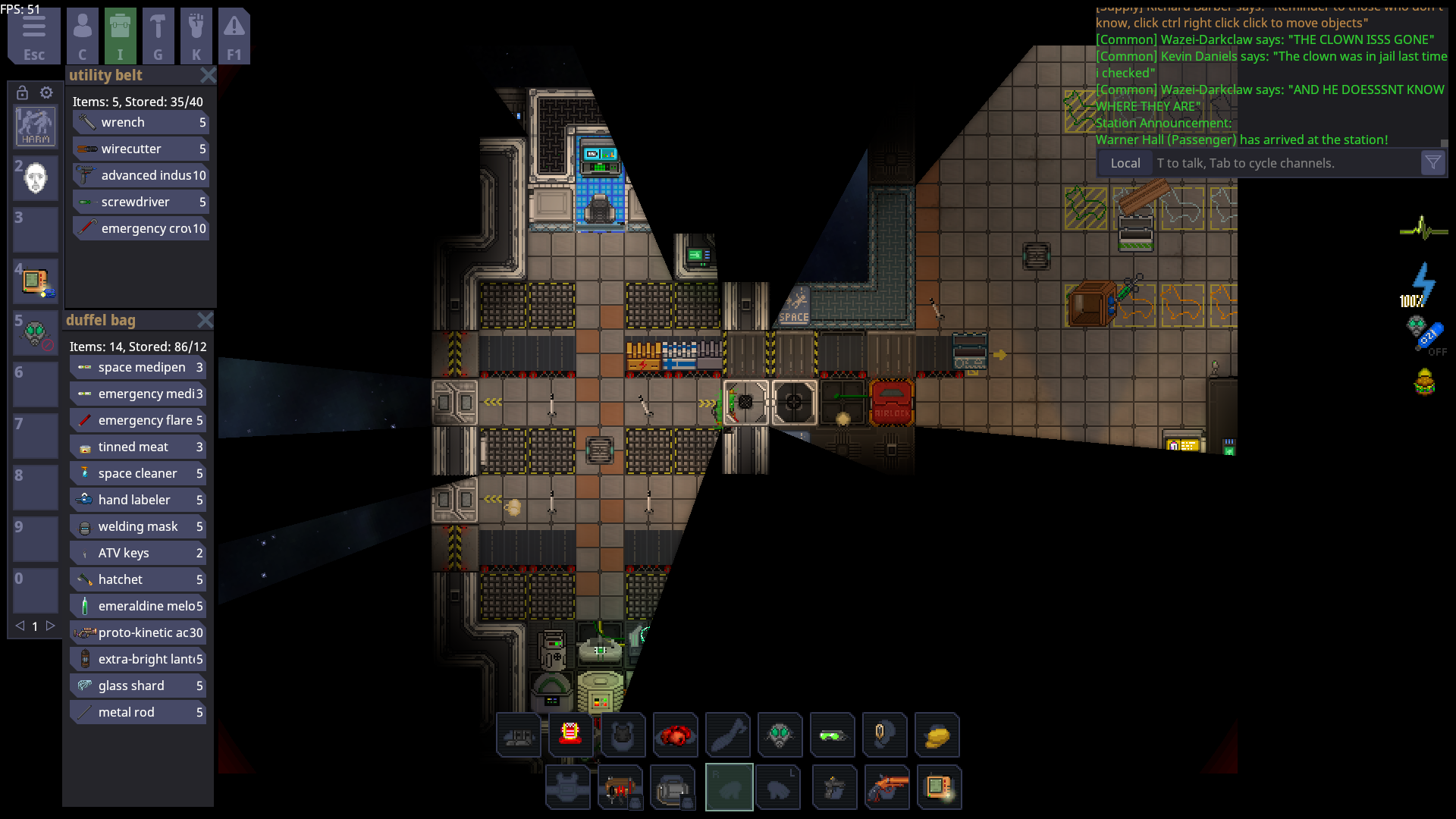
Task: Open the F1 alert help button
Action: 234,36
